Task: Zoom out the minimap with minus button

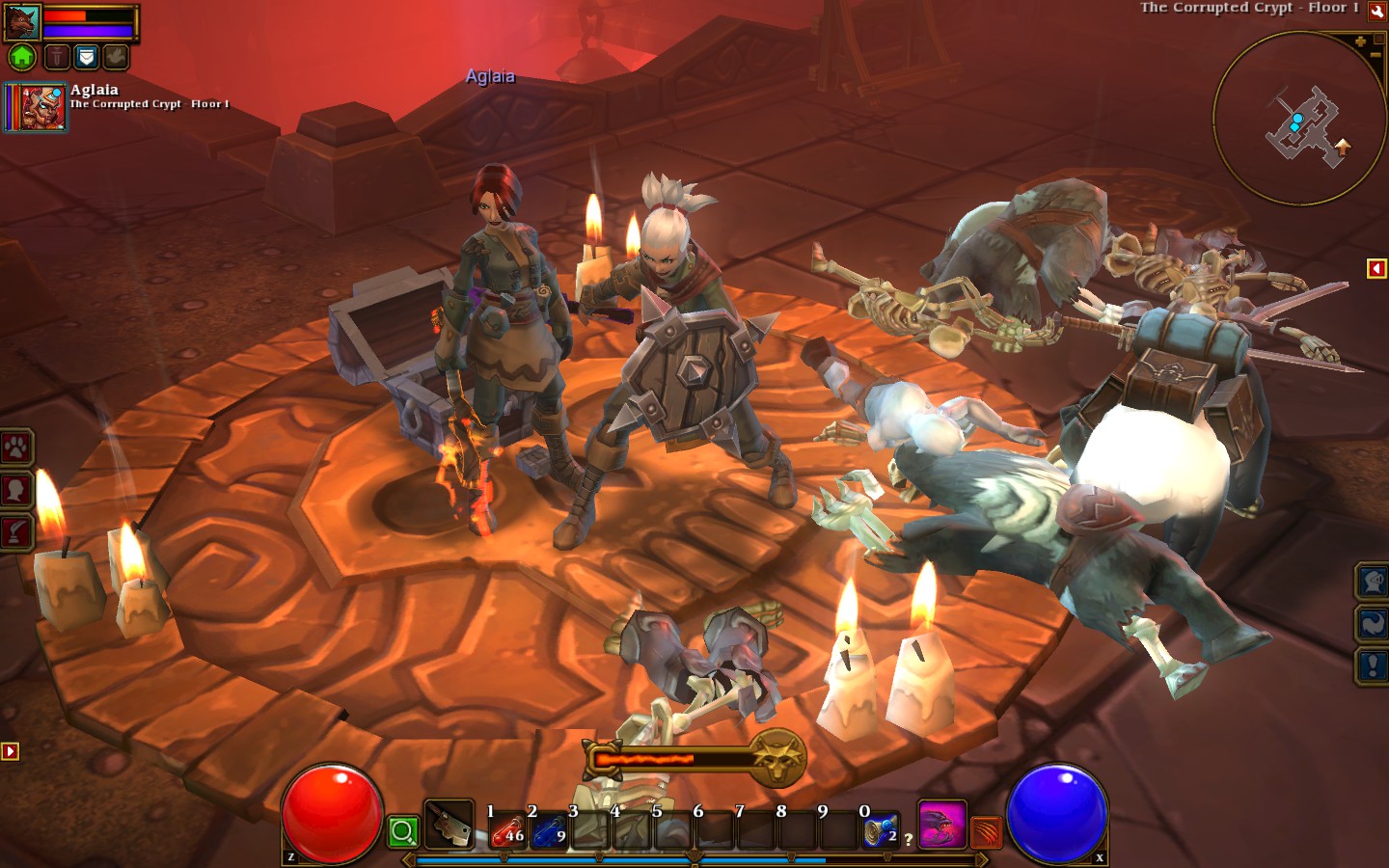Action: (1375, 56)
